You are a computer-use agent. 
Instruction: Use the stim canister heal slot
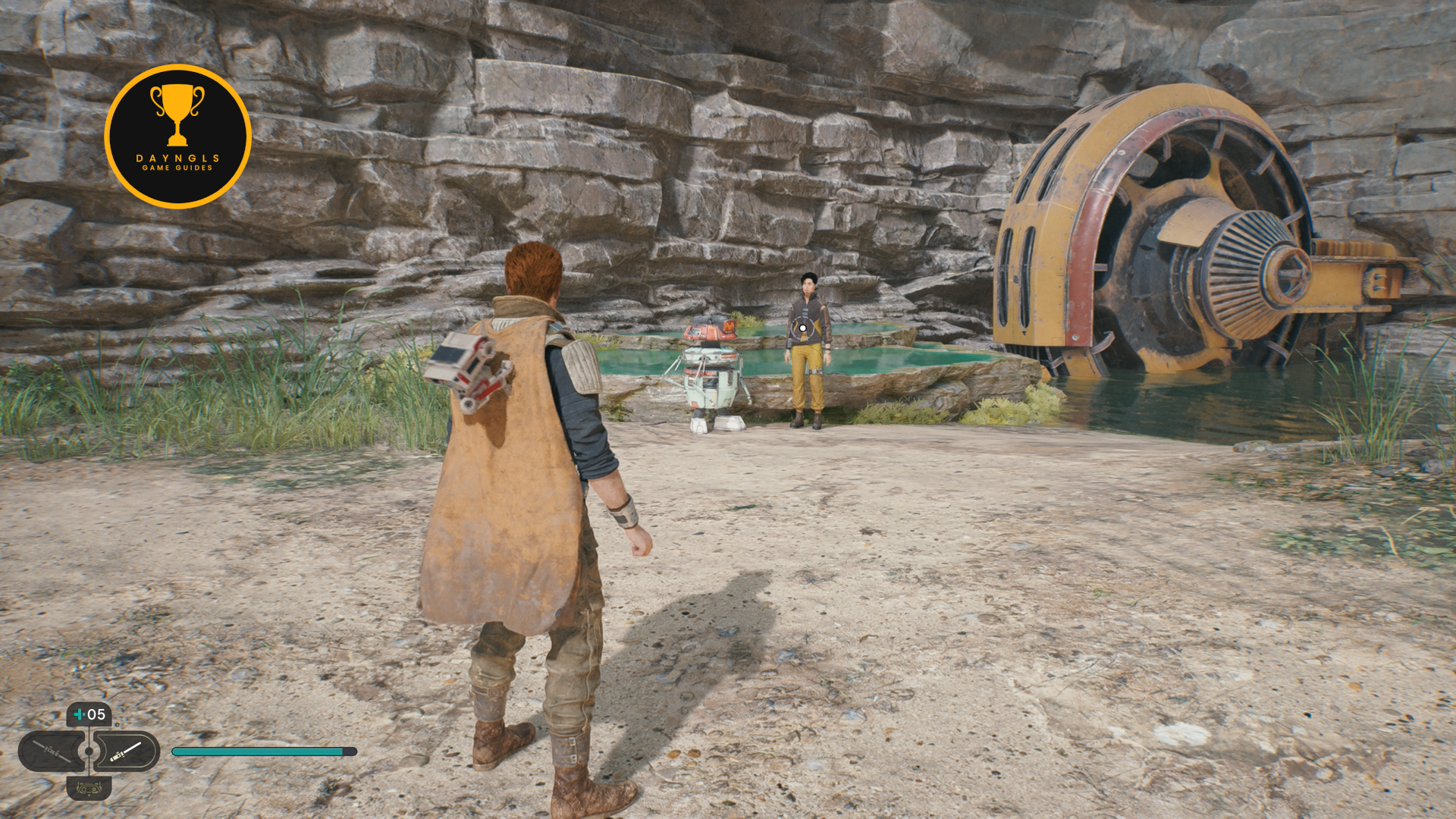click(89, 714)
